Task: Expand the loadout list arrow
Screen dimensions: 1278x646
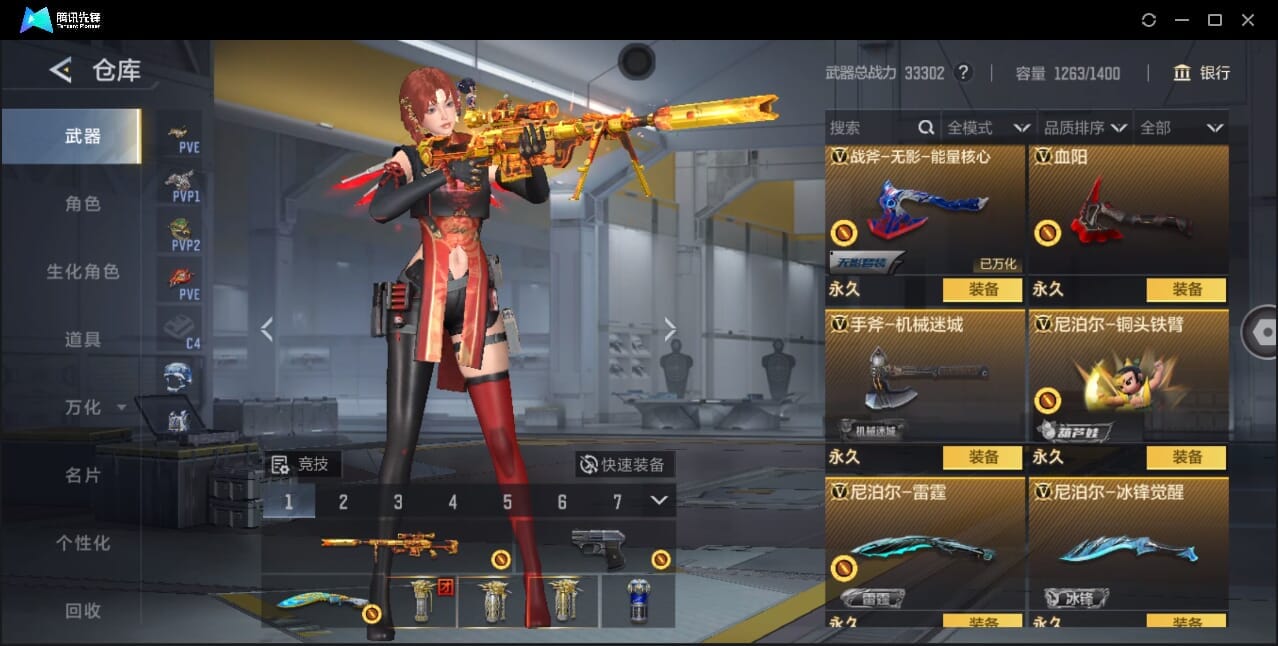Action: coord(658,501)
